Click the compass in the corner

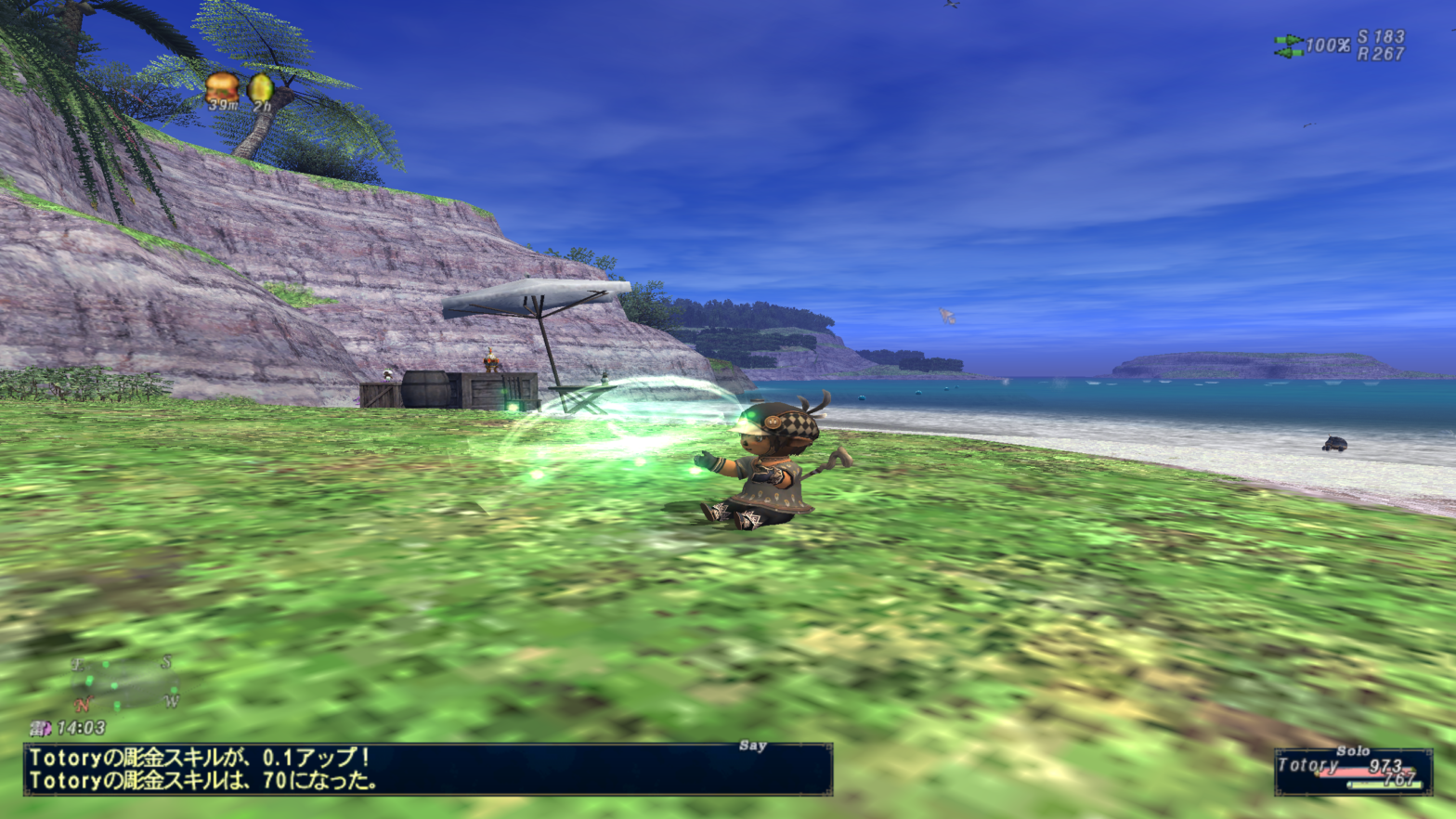123,684
